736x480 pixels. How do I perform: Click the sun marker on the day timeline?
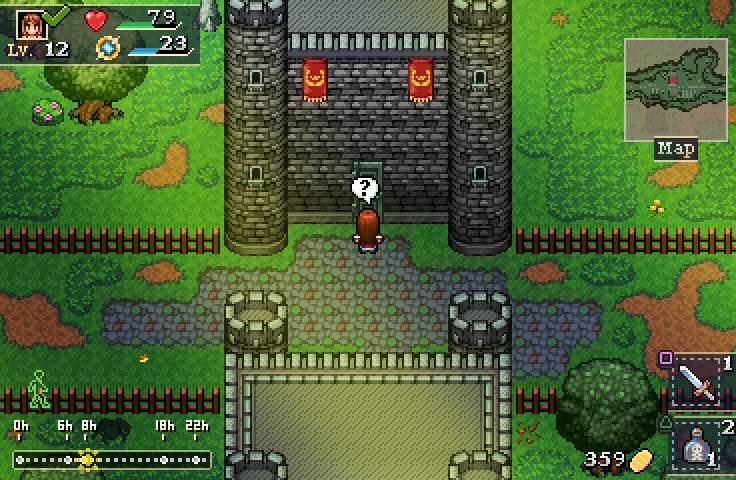[88, 459]
